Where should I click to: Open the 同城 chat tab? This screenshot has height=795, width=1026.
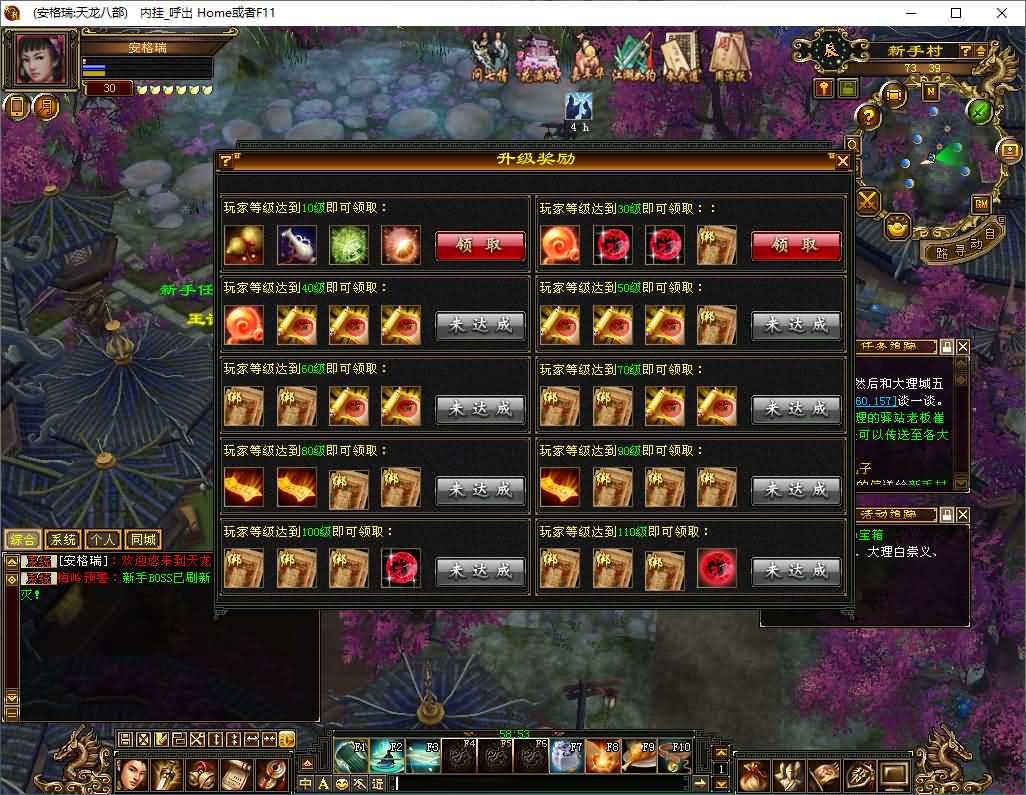click(144, 540)
